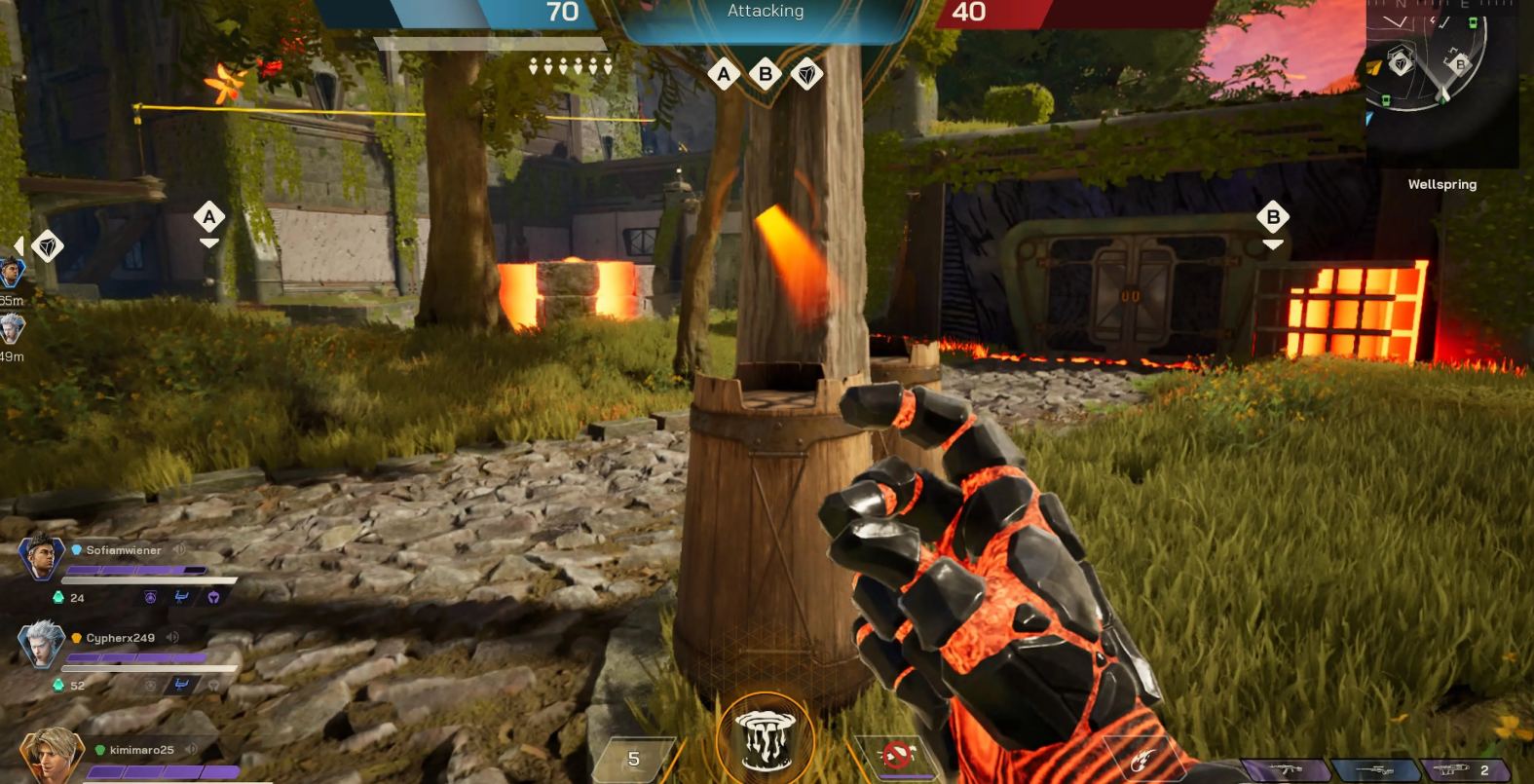This screenshot has height=784, width=1534.
Task: Select the B objective diamond in top bar
Action: [x=766, y=74]
